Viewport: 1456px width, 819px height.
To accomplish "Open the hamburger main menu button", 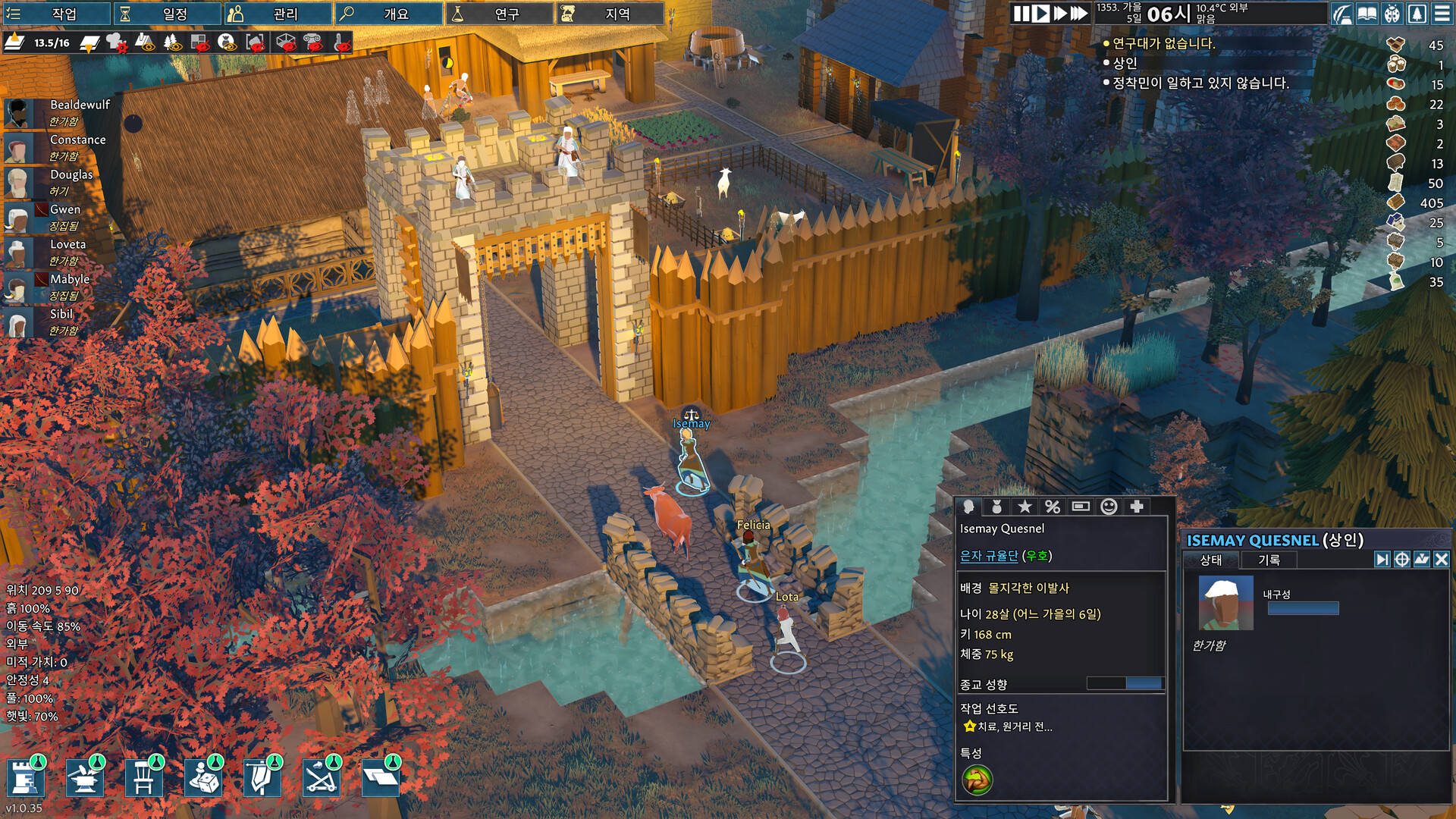I will [1442, 14].
